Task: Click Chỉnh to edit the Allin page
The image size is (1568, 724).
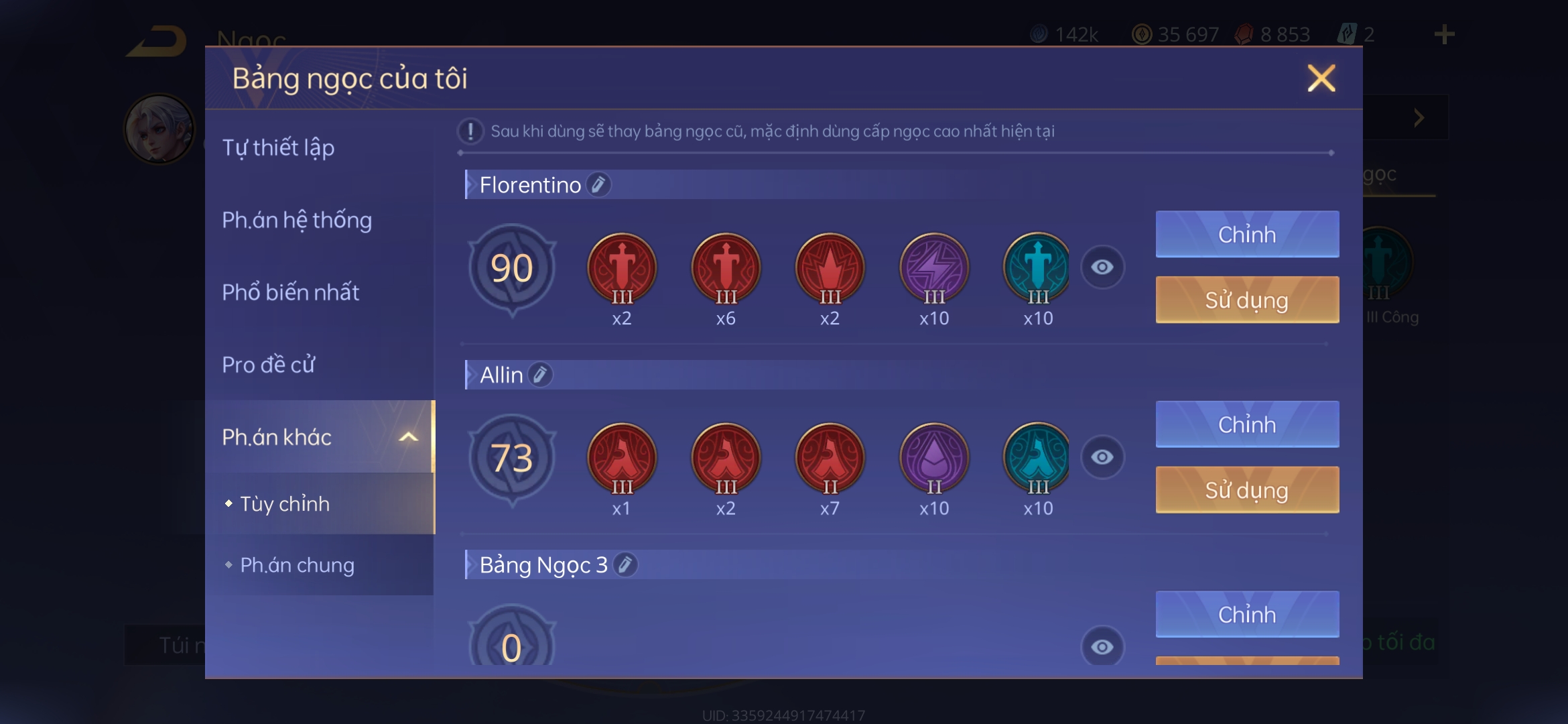Action: pos(1246,424)
